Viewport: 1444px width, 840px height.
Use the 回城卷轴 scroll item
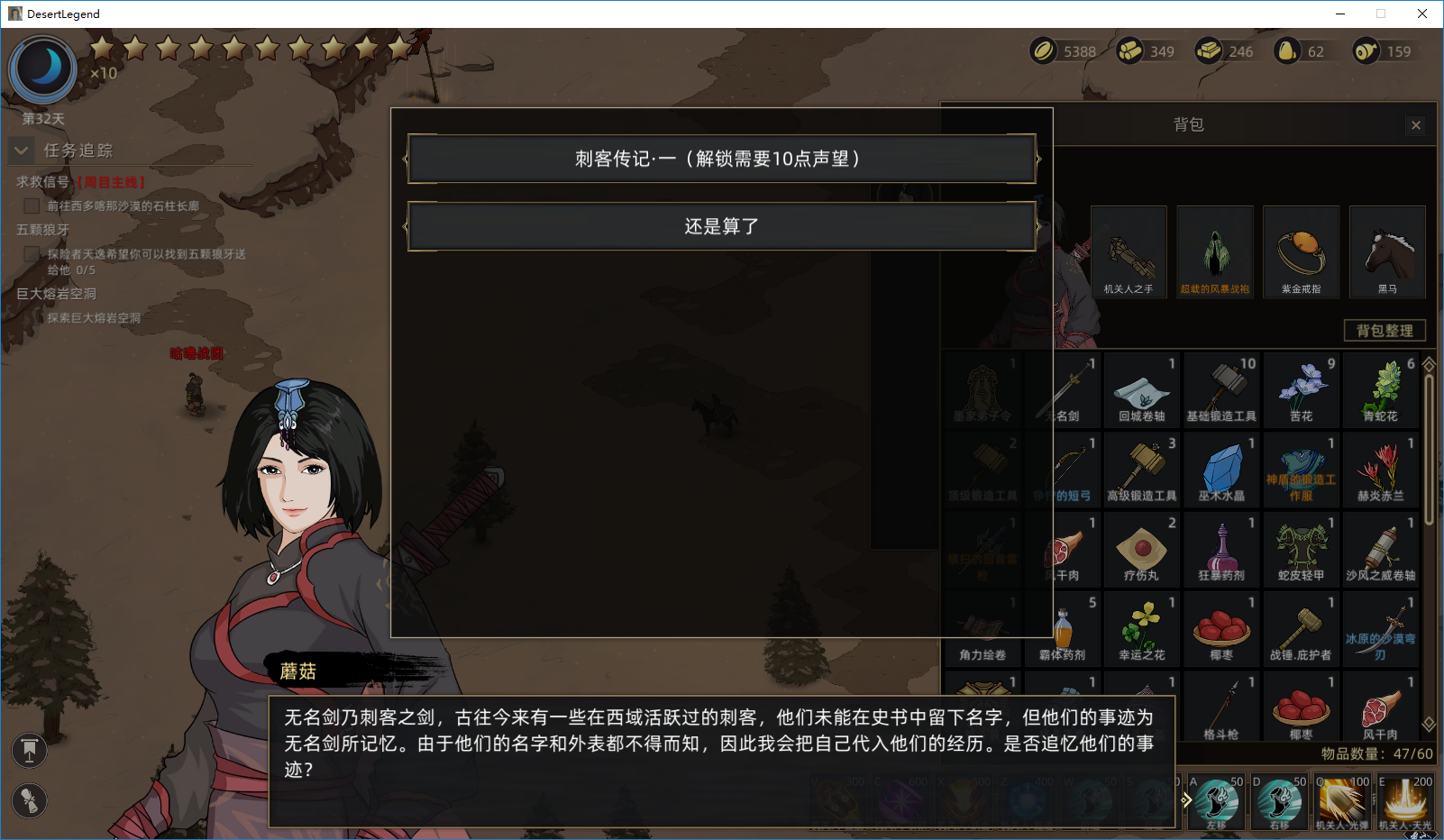click(1140, 388)
